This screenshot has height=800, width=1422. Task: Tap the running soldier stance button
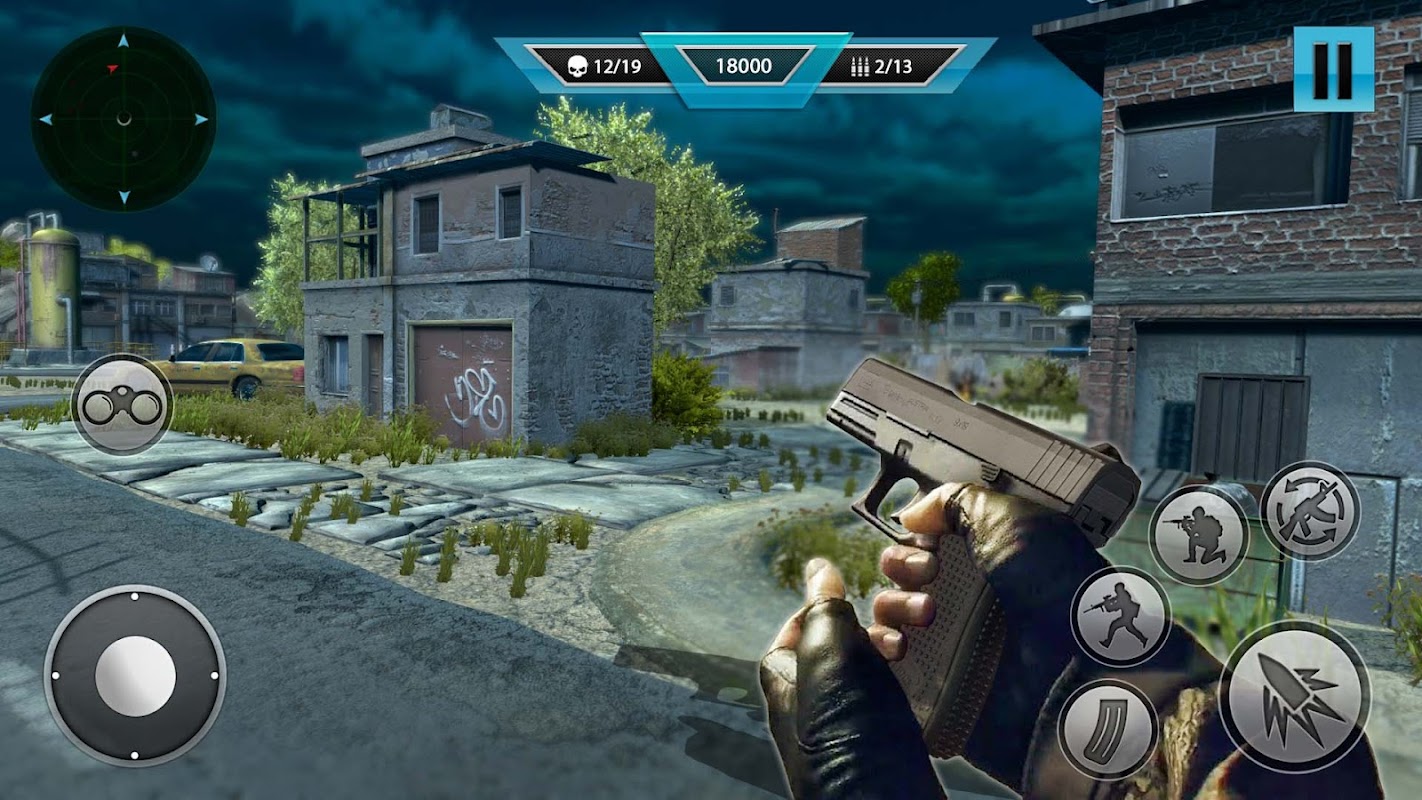click(1121, 616)
